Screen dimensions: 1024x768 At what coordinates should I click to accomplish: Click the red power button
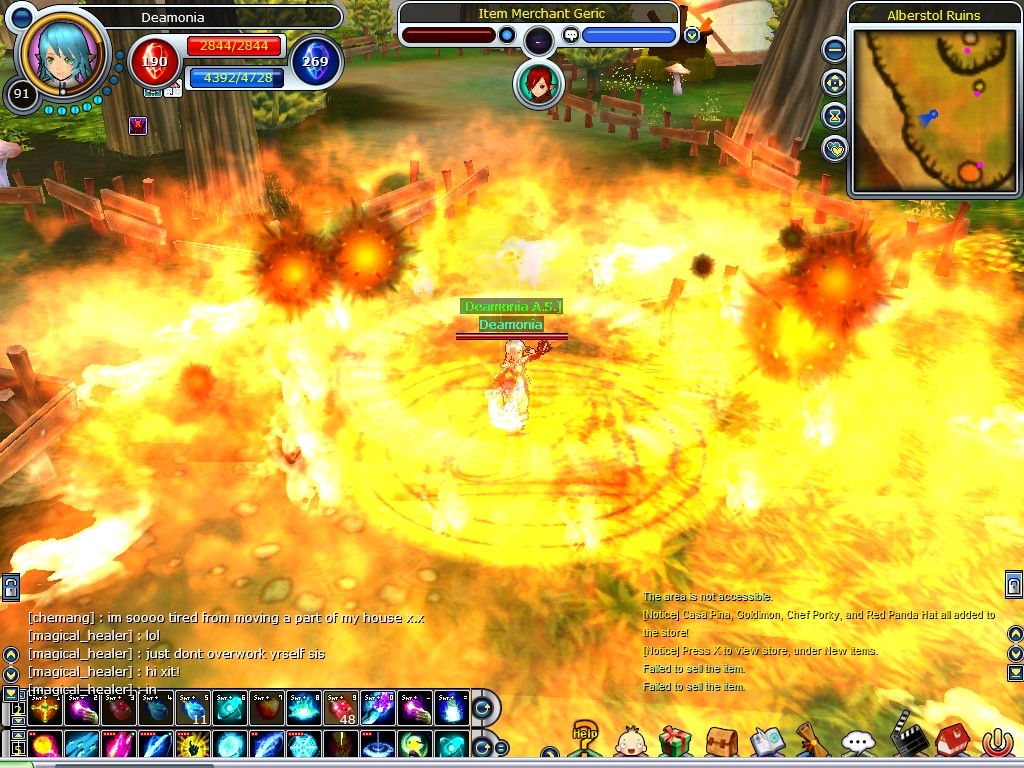click(997, 742)
